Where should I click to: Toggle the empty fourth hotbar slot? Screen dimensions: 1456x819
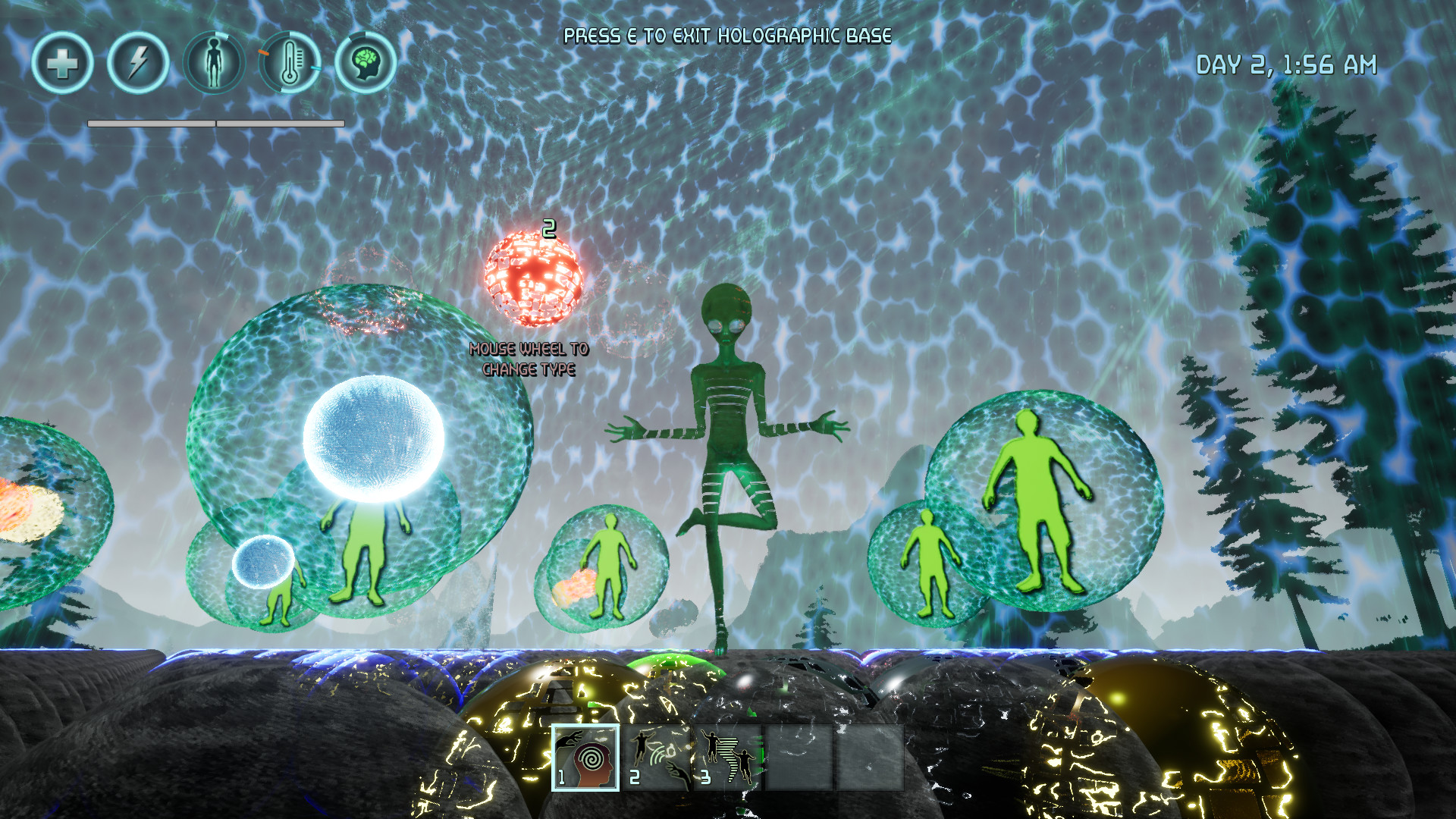coord(797,758)
